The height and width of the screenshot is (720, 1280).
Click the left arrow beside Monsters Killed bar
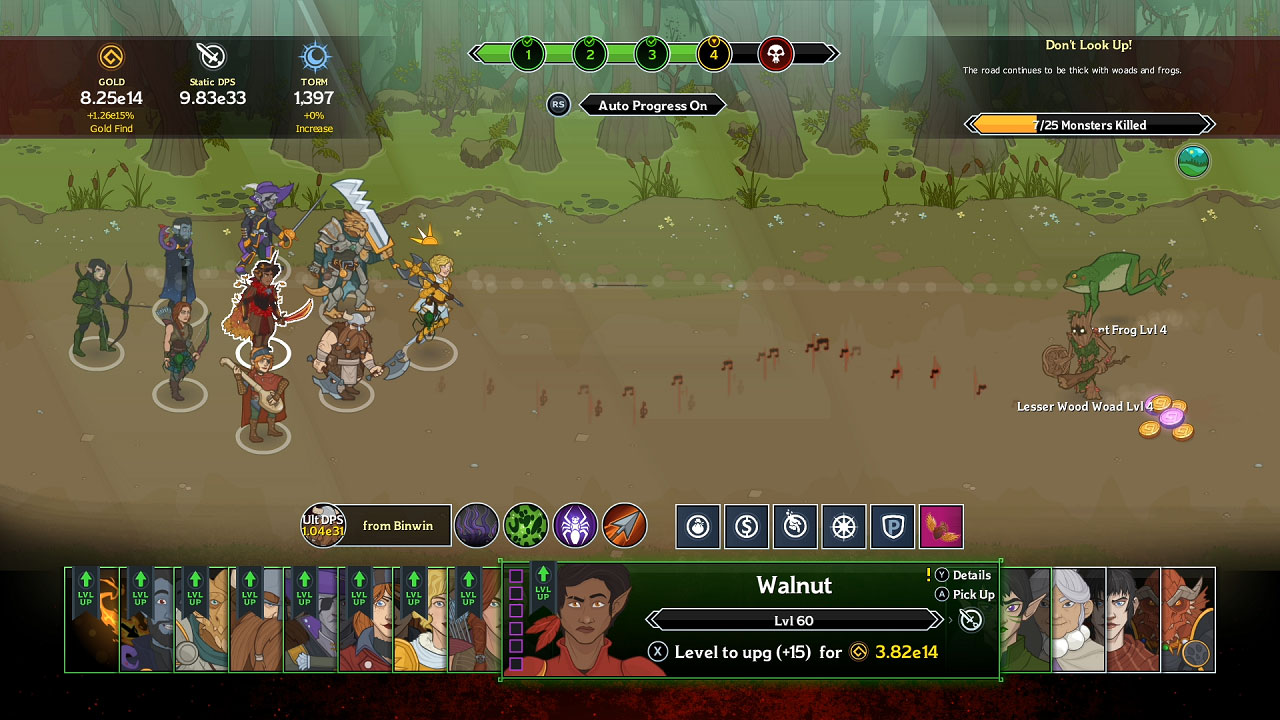[x=968, y=124]
